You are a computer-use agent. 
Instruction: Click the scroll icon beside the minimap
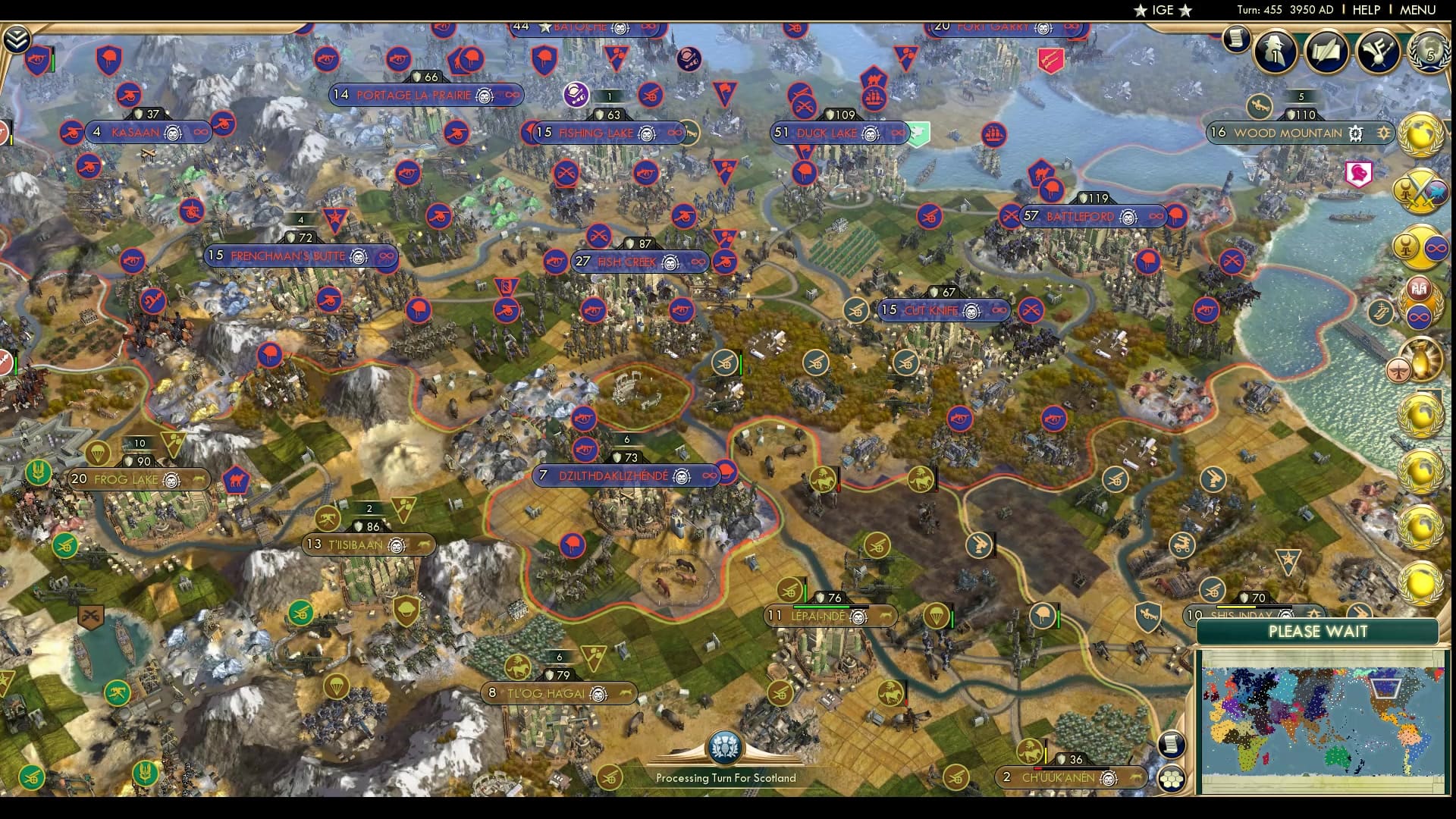click(1172, 744)
